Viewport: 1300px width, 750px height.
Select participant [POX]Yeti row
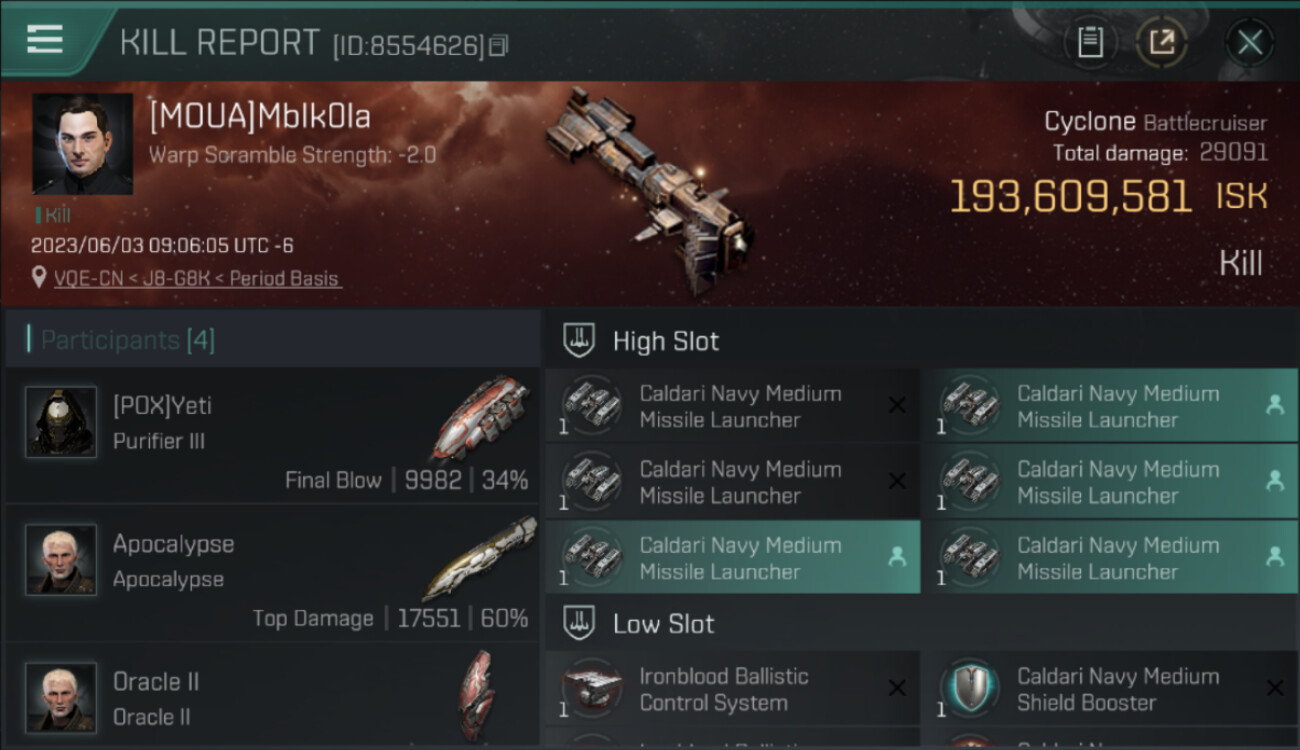click(272, 435)
